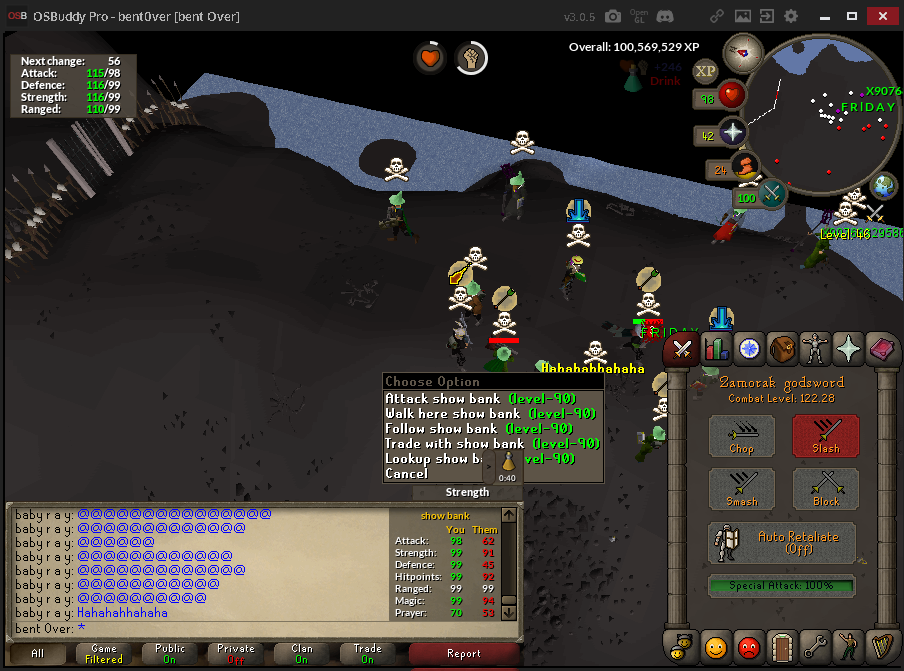Viewport: 904px width, 671px height.
Task: Choose Attack show bank in context menu
Action: point(480,399)
